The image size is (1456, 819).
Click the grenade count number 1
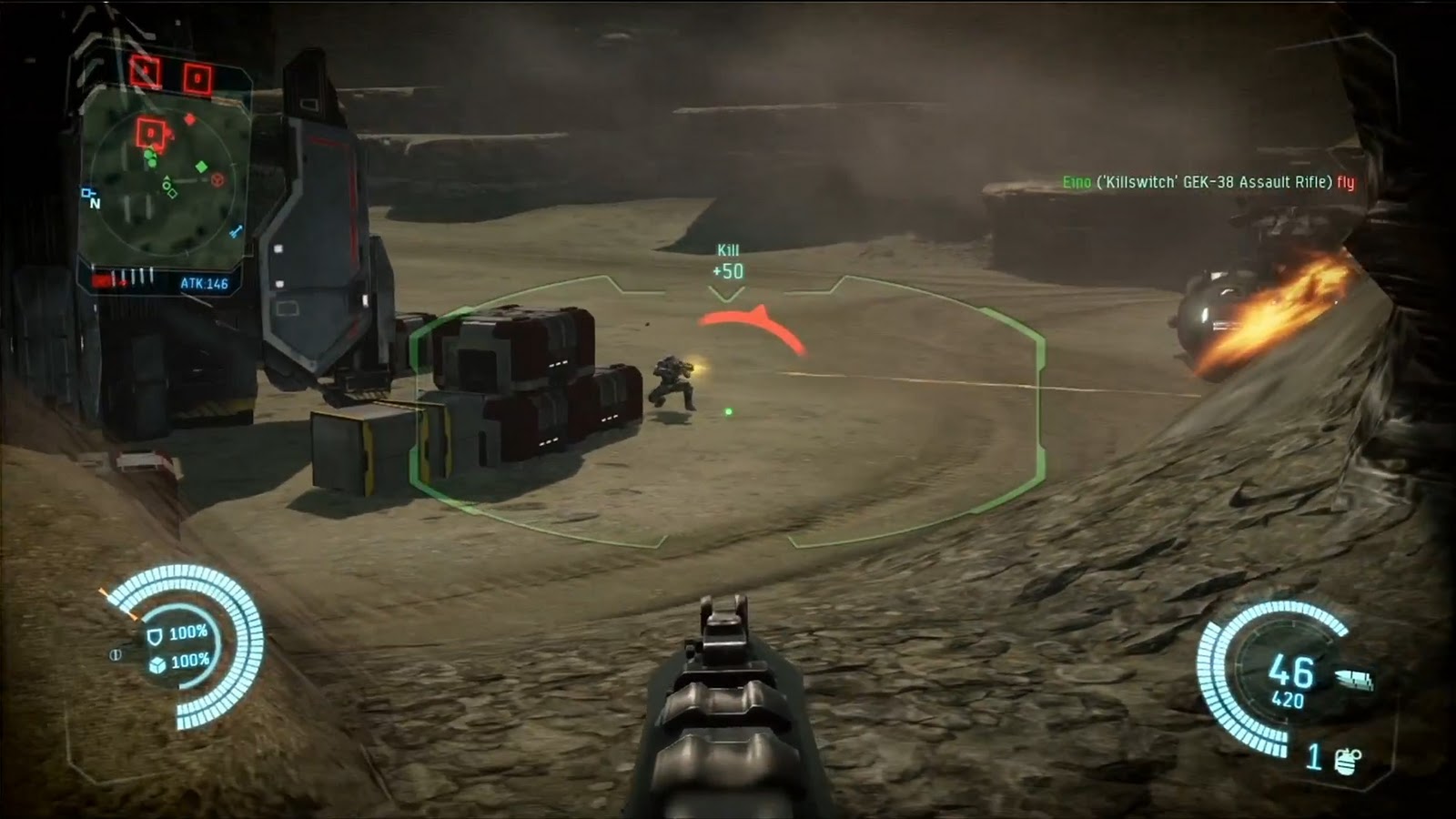1314,757
